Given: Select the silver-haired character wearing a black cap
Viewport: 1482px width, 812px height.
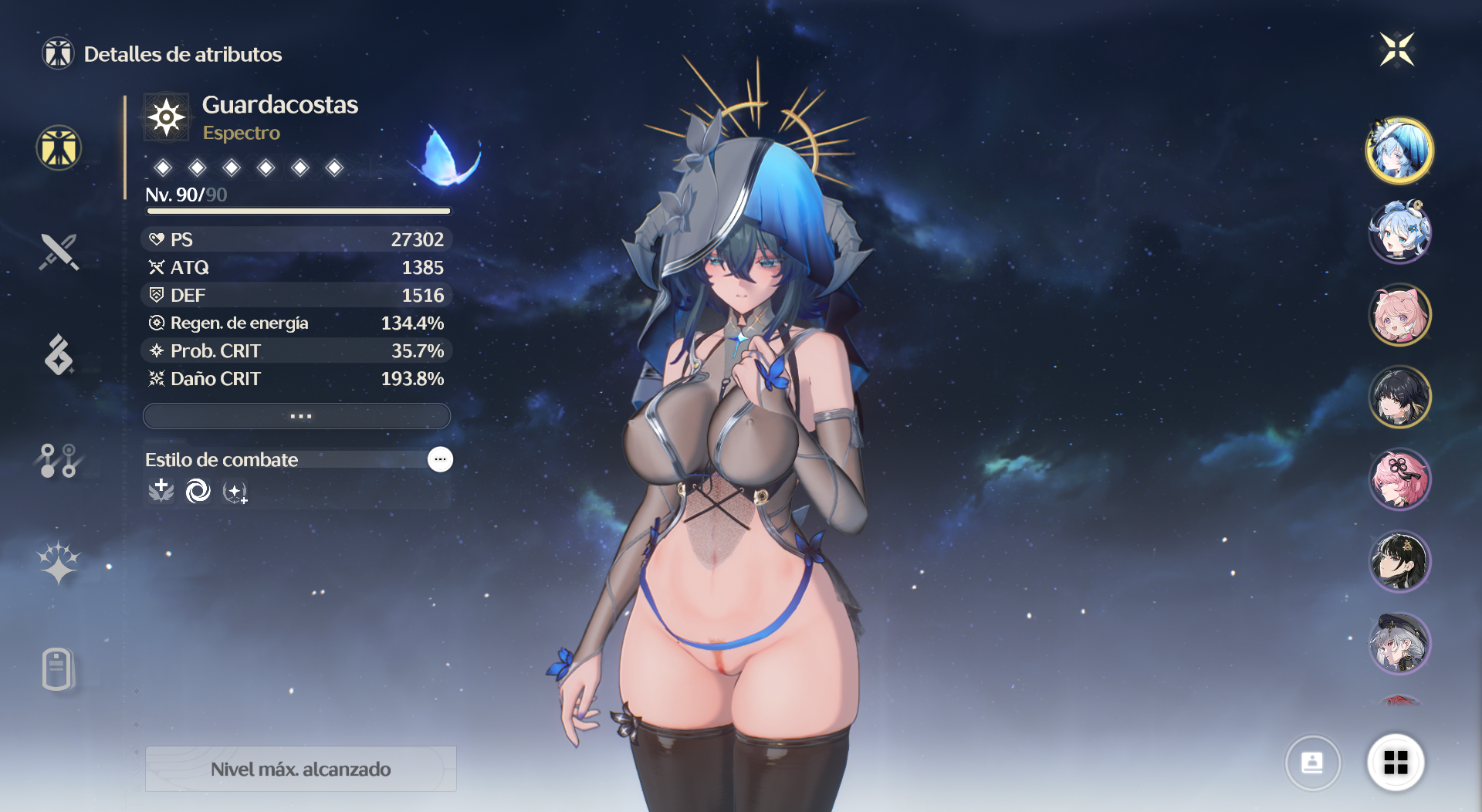Looking at the screenshot, I should (x=1399, y=643).
